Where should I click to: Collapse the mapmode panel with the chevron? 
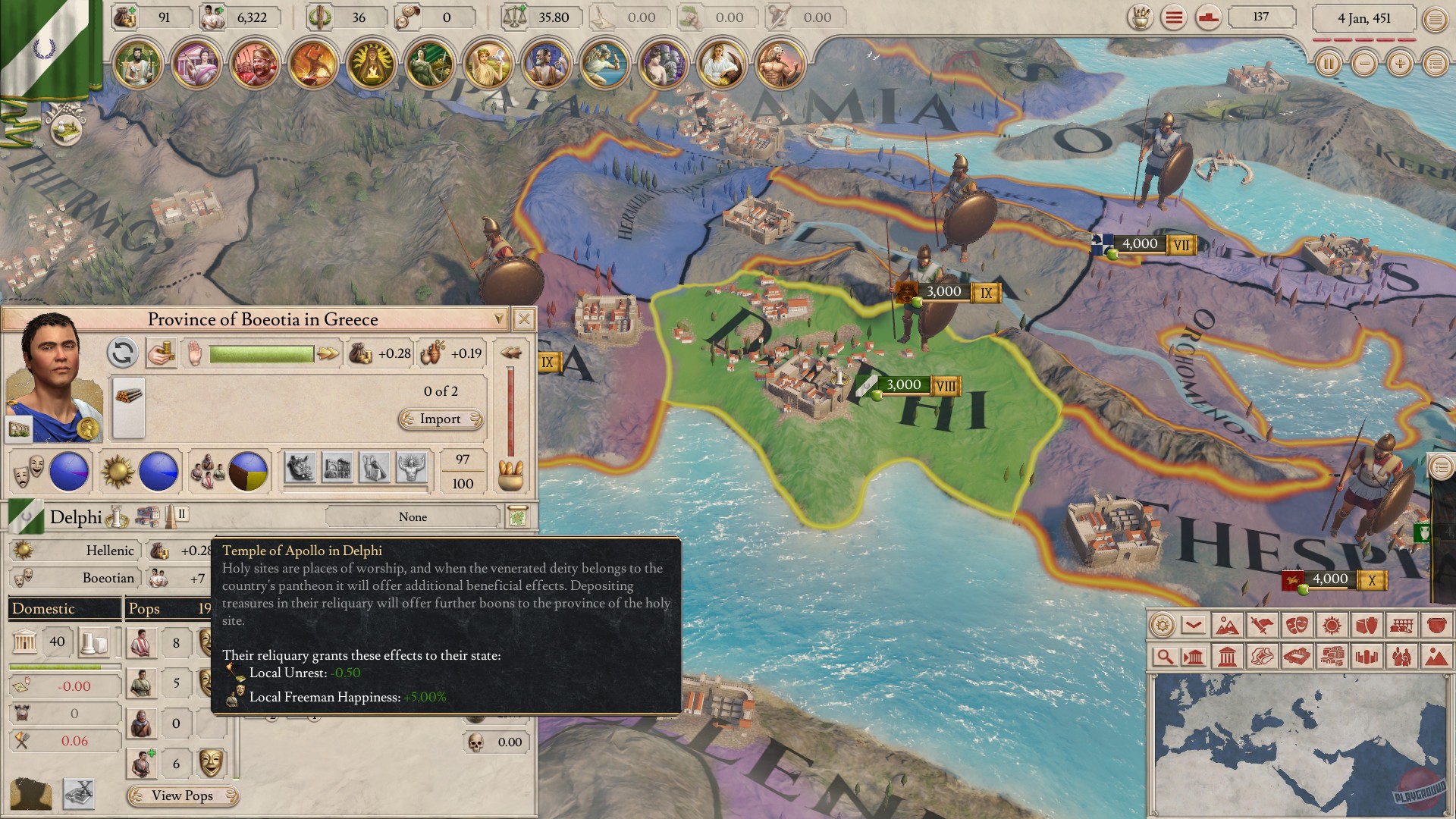point(1194,624)
